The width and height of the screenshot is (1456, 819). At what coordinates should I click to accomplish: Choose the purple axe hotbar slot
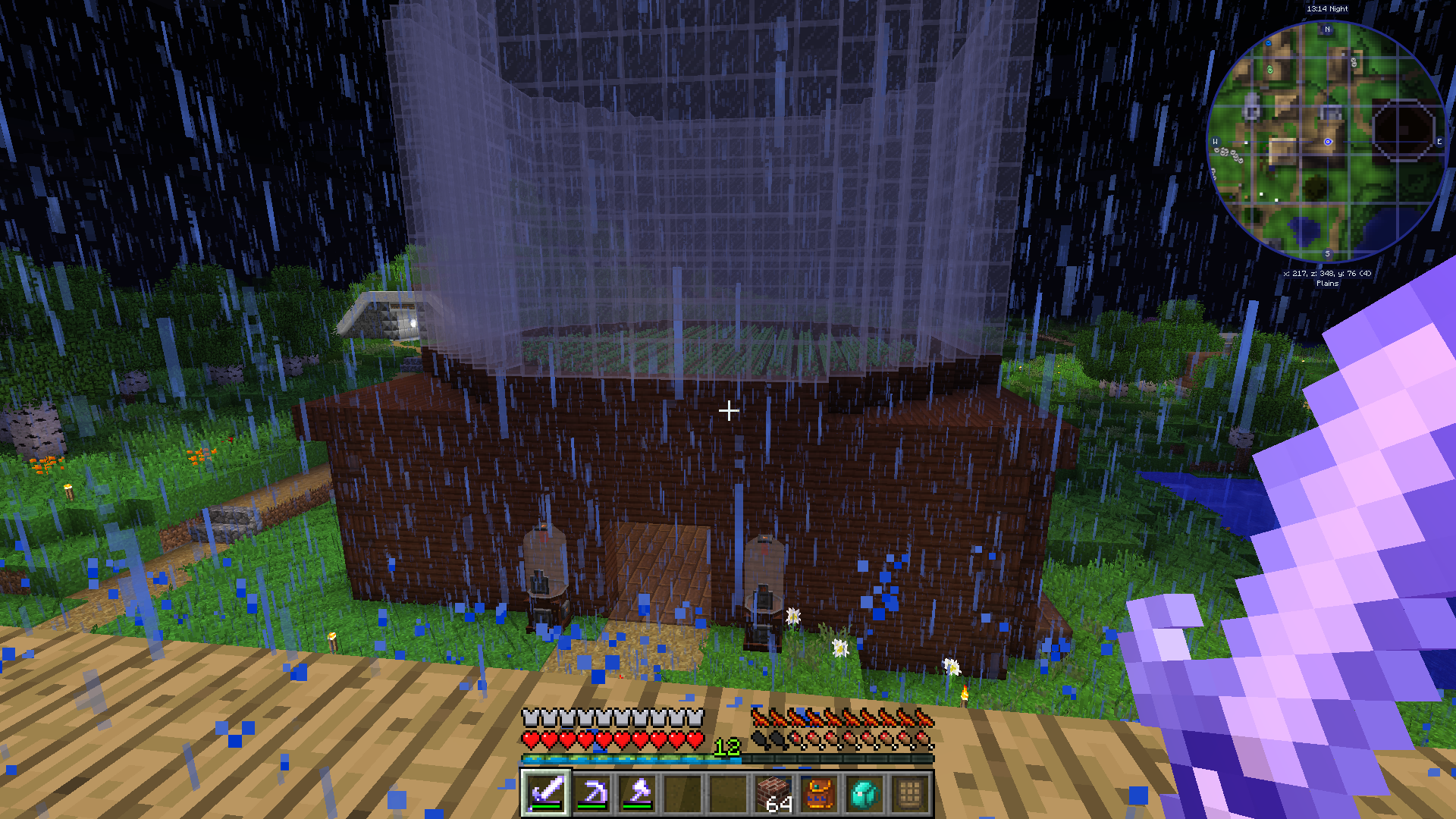(637, 793)
